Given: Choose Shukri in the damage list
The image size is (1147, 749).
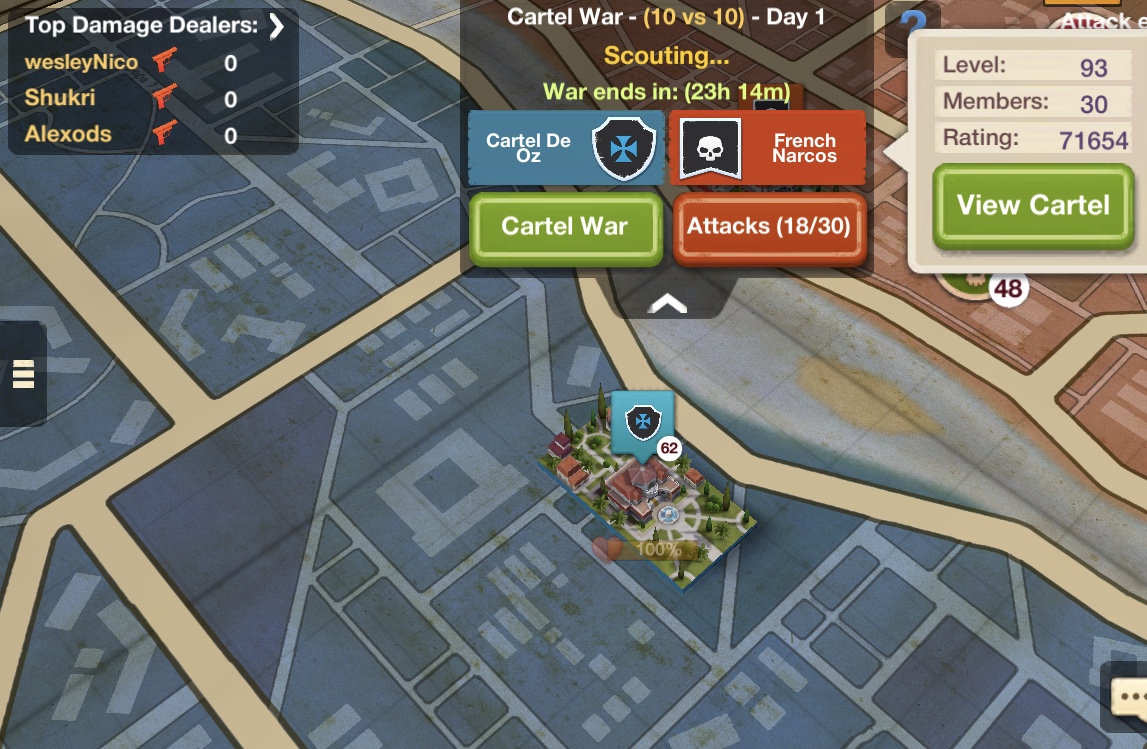Looking at the screenshot, I should (x=60, y=99).
